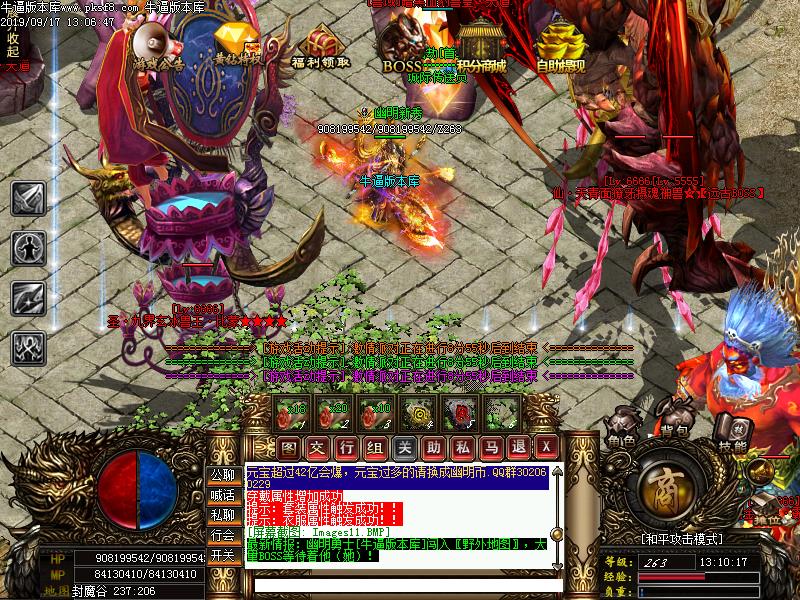800x600 pixels.
Task: Open the 黄钻特权 yellow diamond privilege icon
Action: point(239,44)
